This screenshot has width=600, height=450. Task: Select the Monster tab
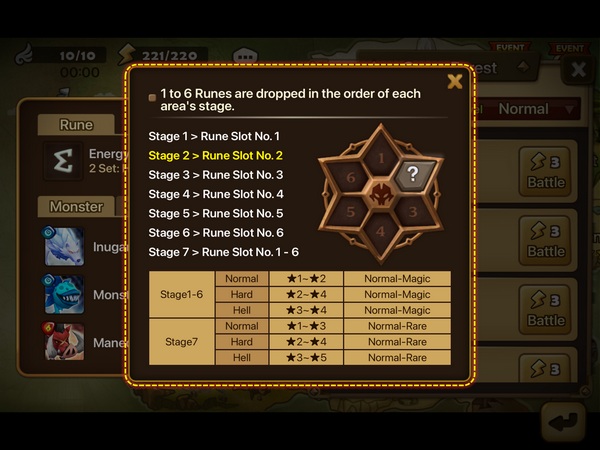pyautogui.click(x=76, y=206)
